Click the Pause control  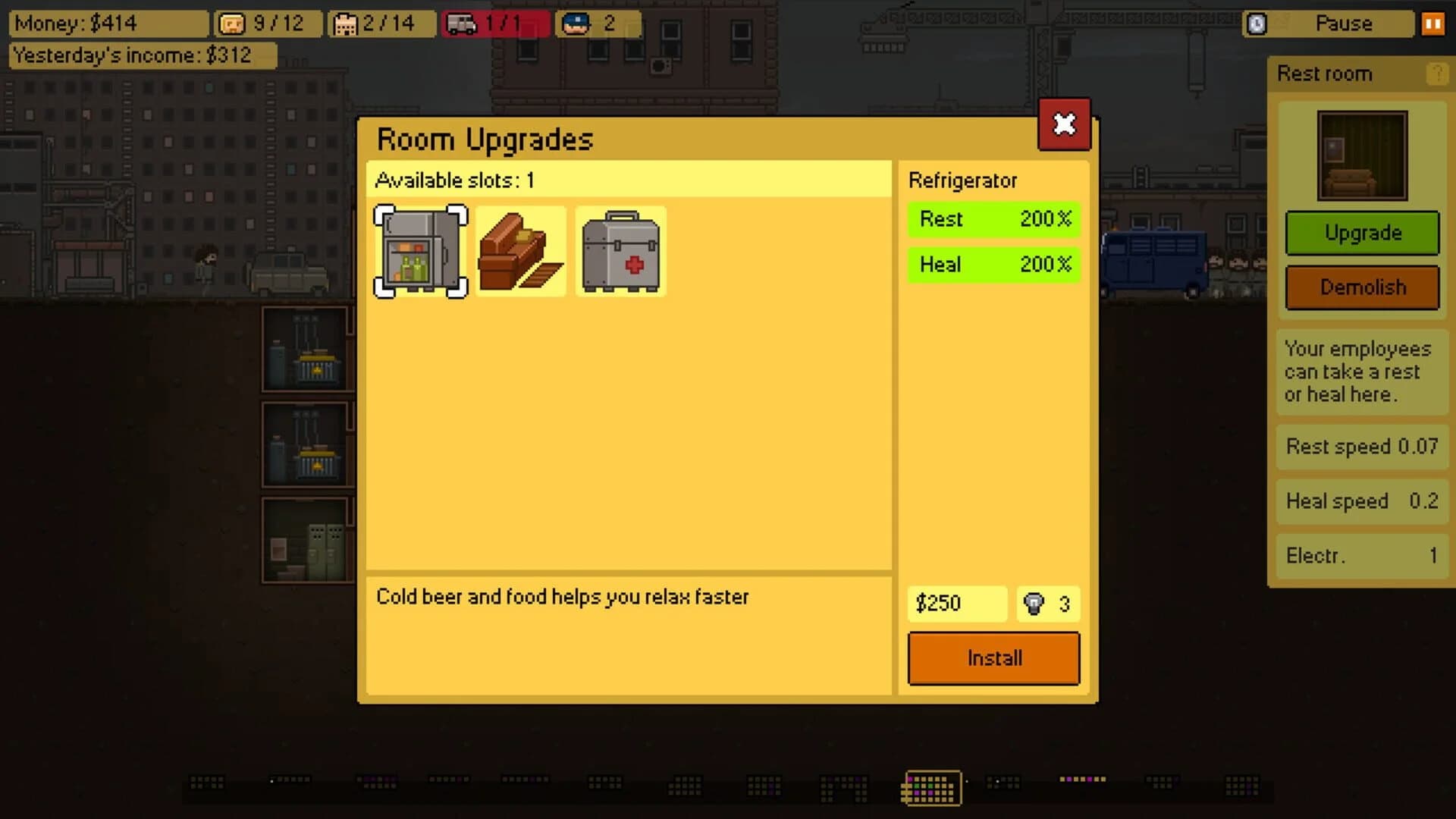(1346, 24)
